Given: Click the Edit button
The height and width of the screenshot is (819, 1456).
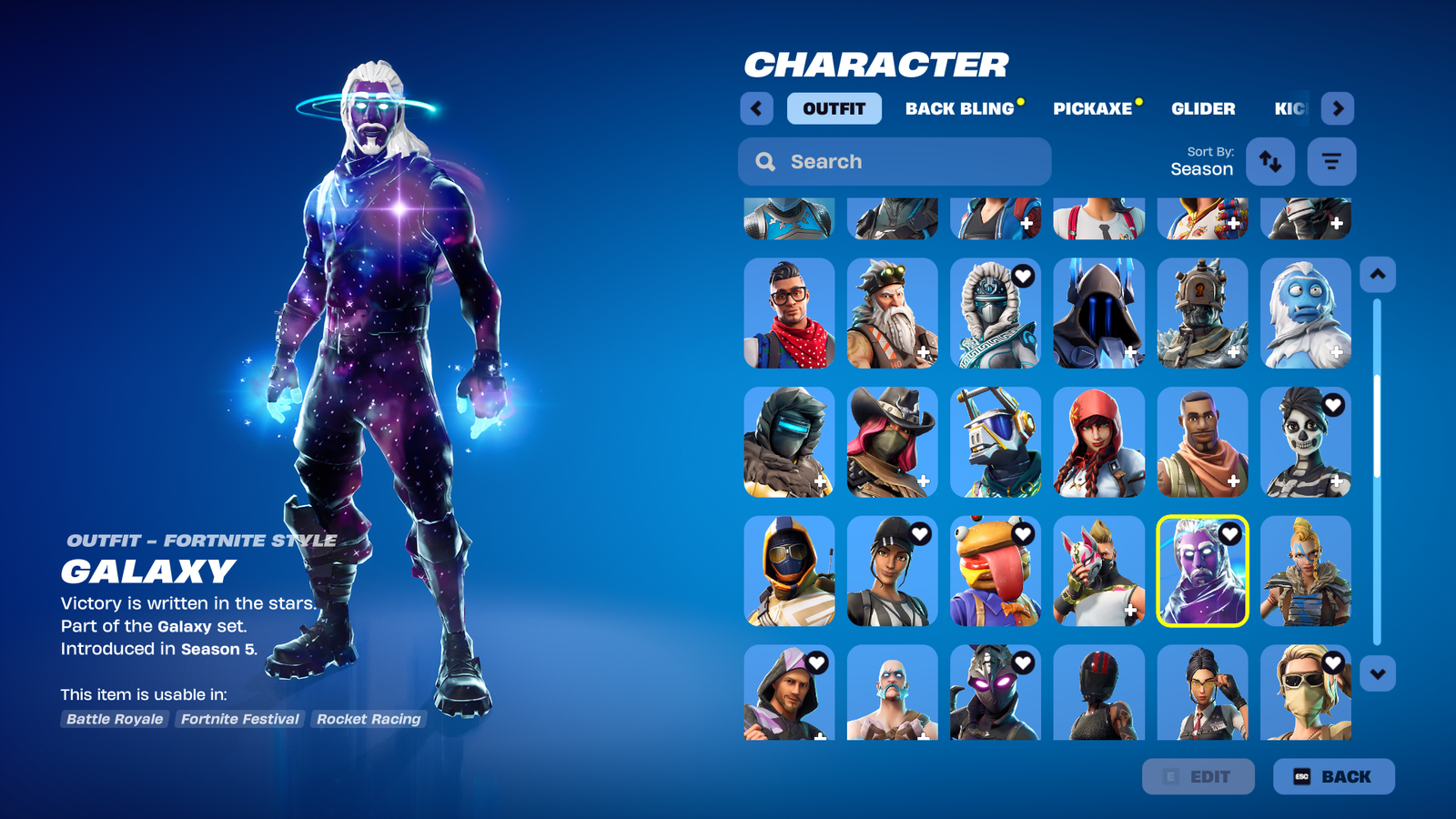Looking at the screenshot, I should (1198, 776).
